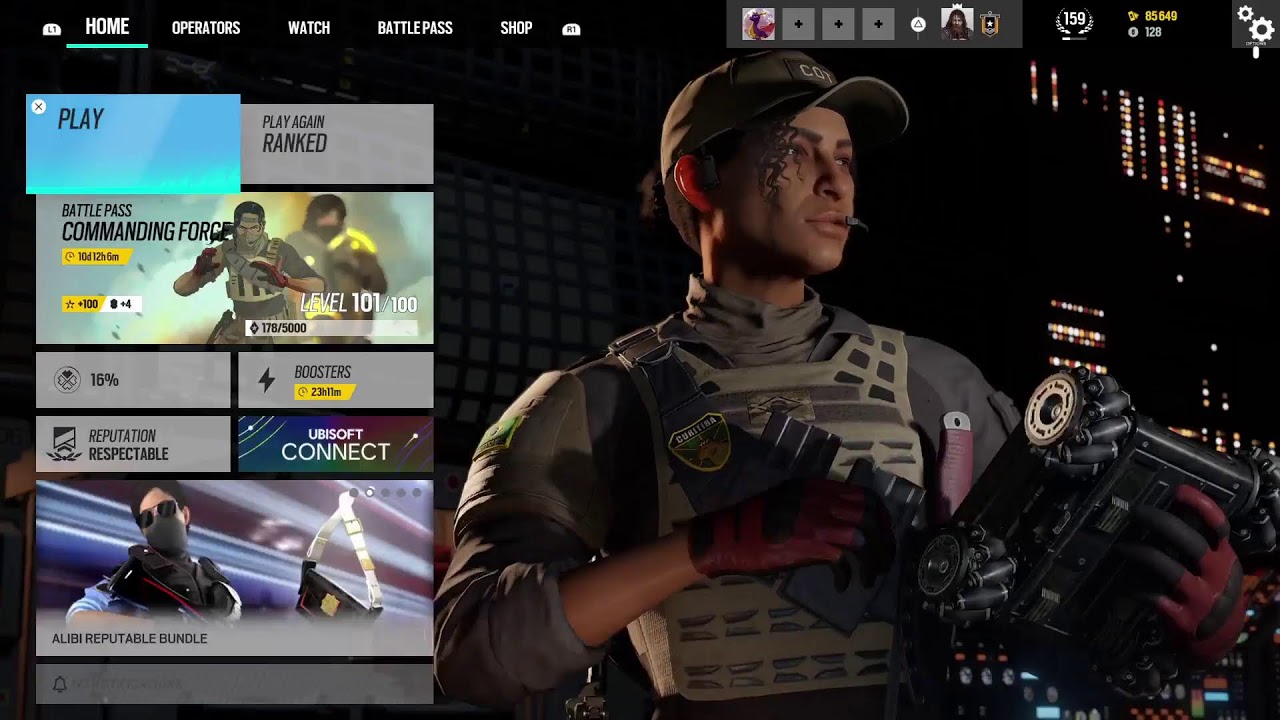
Task: Close the Play tile with the X
Action: point(39,107)
